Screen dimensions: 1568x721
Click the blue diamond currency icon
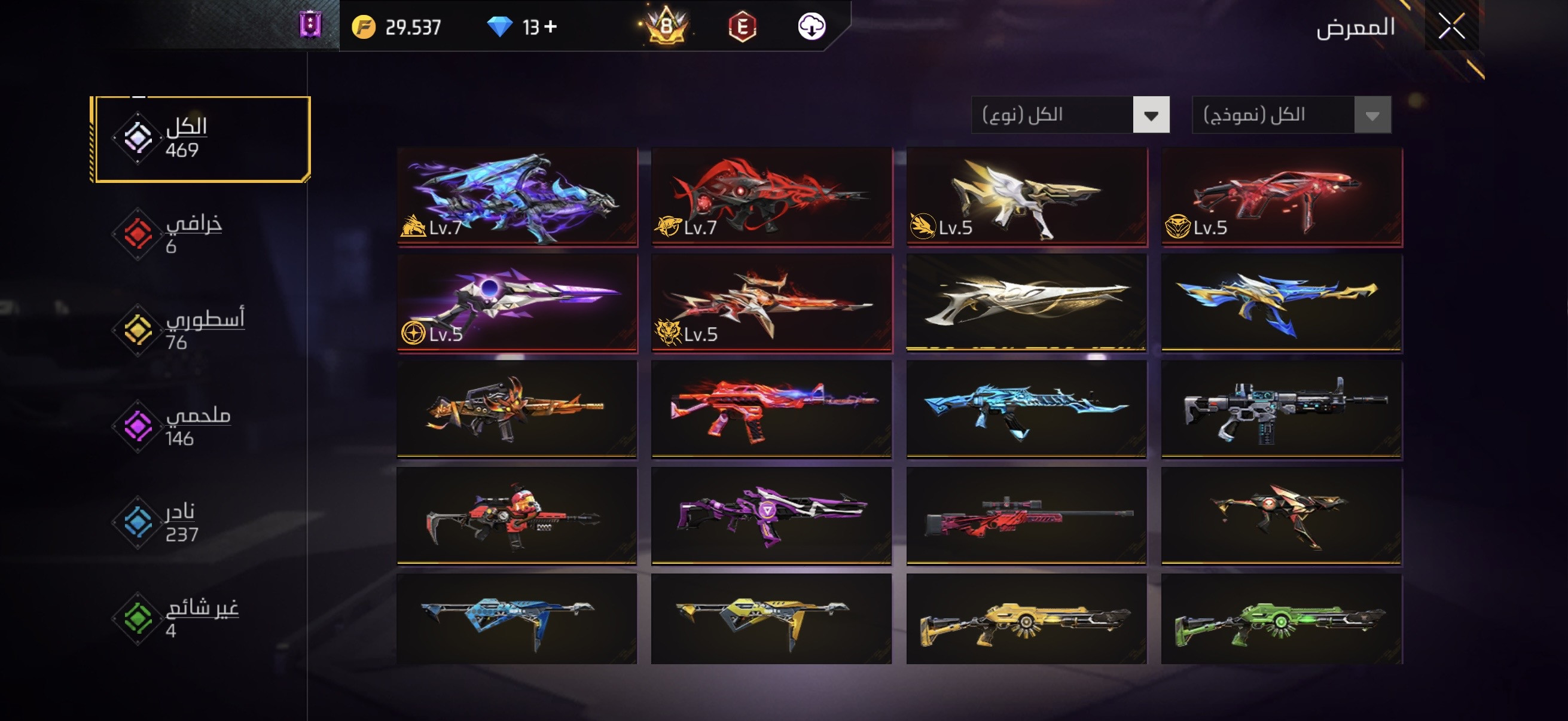tap(500, 27)
